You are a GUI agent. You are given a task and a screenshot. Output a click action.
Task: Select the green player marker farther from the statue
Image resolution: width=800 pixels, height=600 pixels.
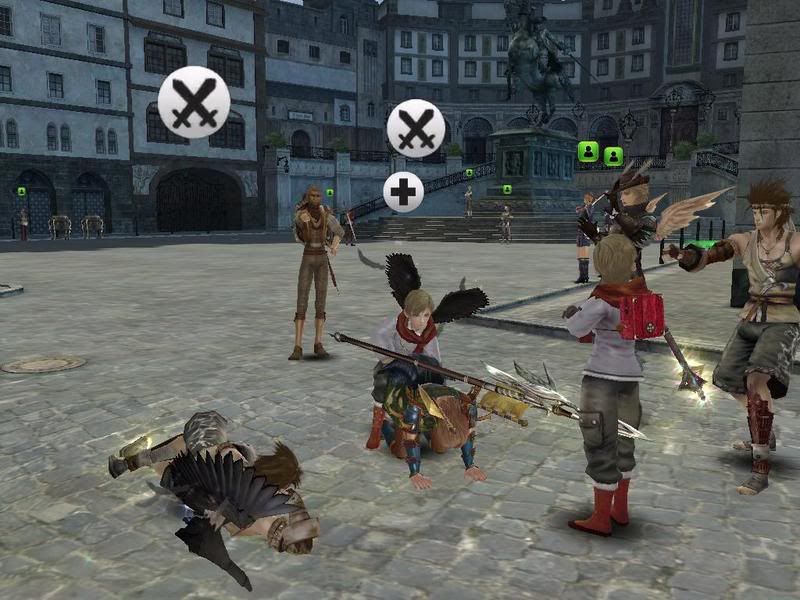click(613, 156)
